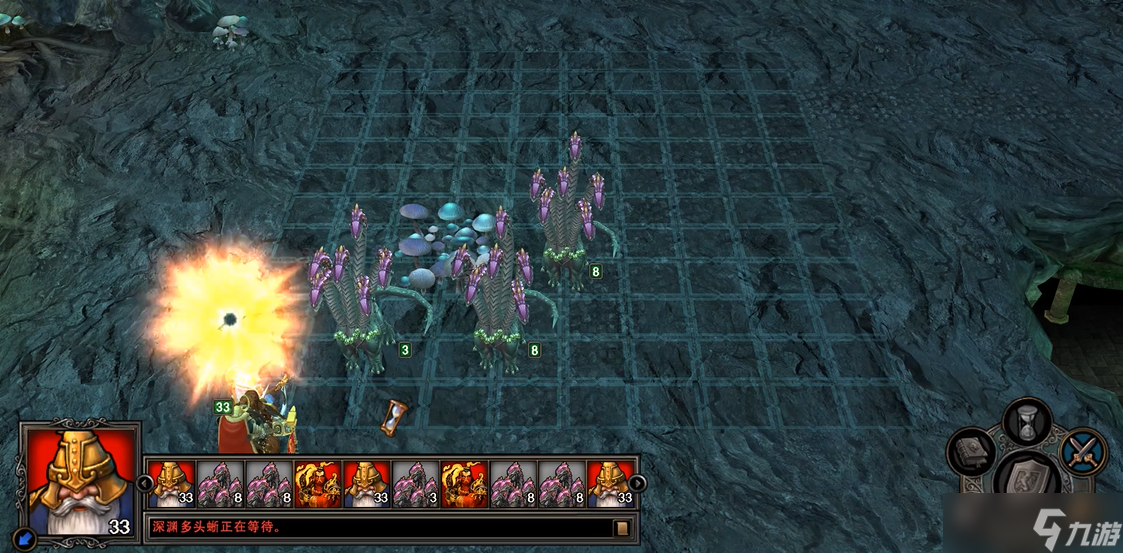Open the combat log scroll button
1123x553 pixels.
coord(621,527)
